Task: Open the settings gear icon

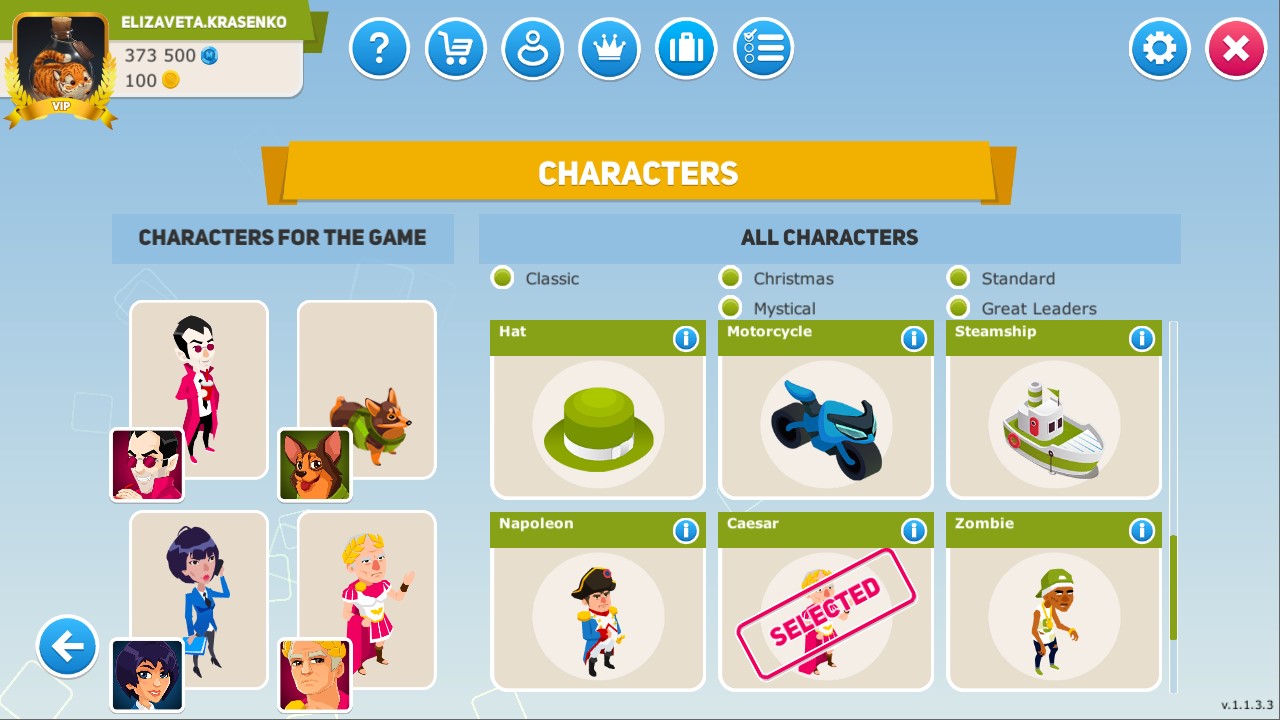Action: point(1159,48)
